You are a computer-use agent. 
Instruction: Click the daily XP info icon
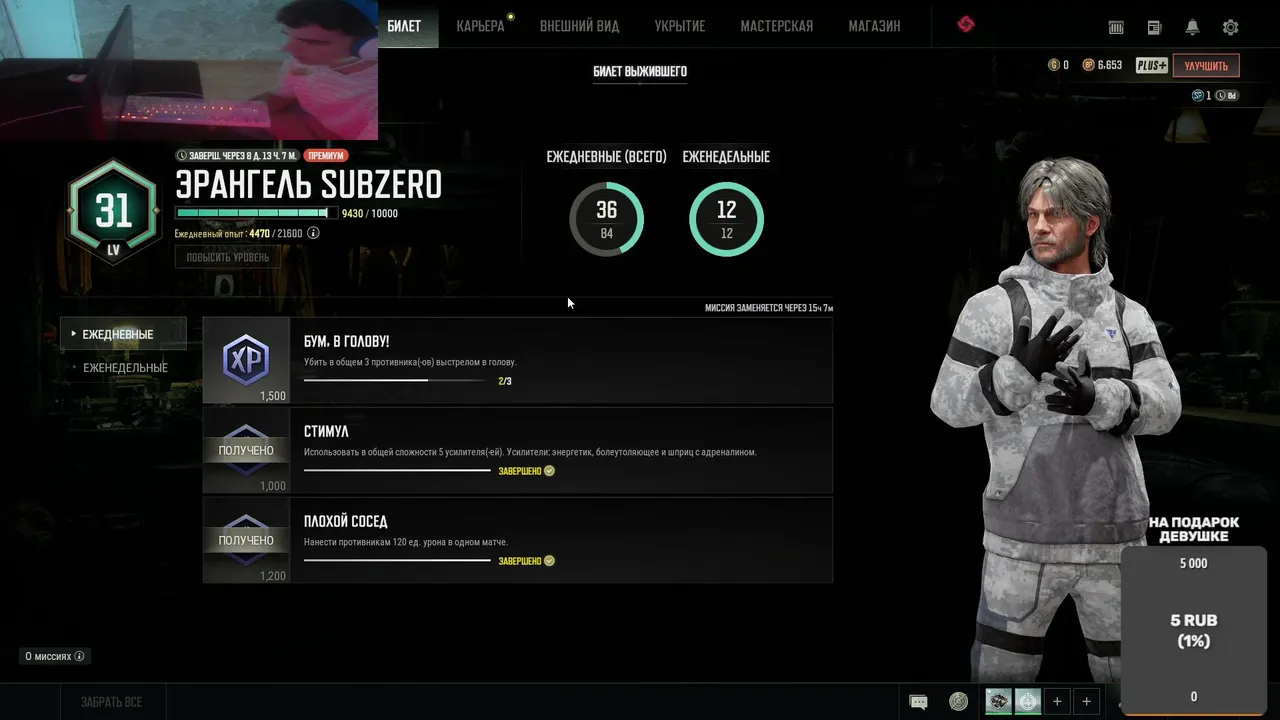point(313,233)
